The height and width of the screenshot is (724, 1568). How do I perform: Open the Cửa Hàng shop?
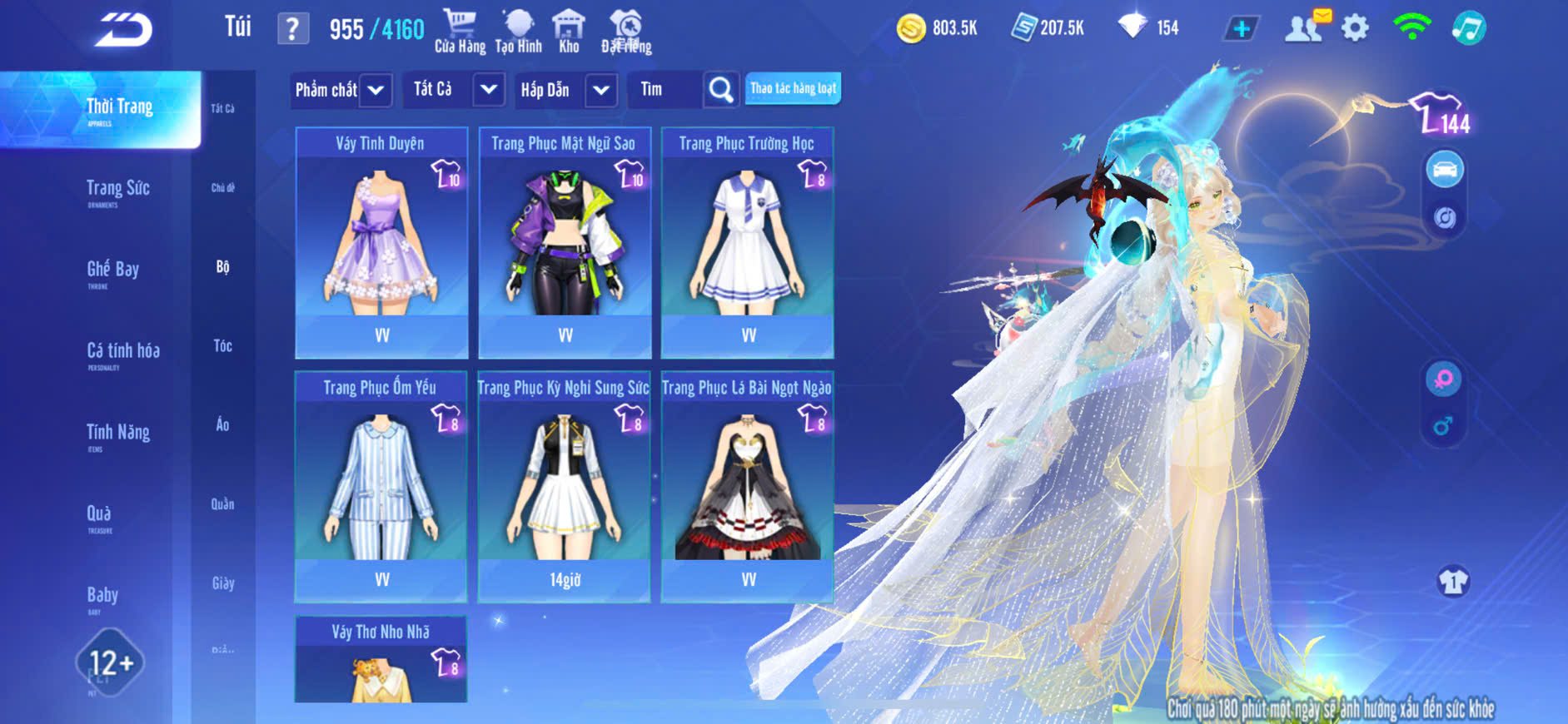pos(460,31)
